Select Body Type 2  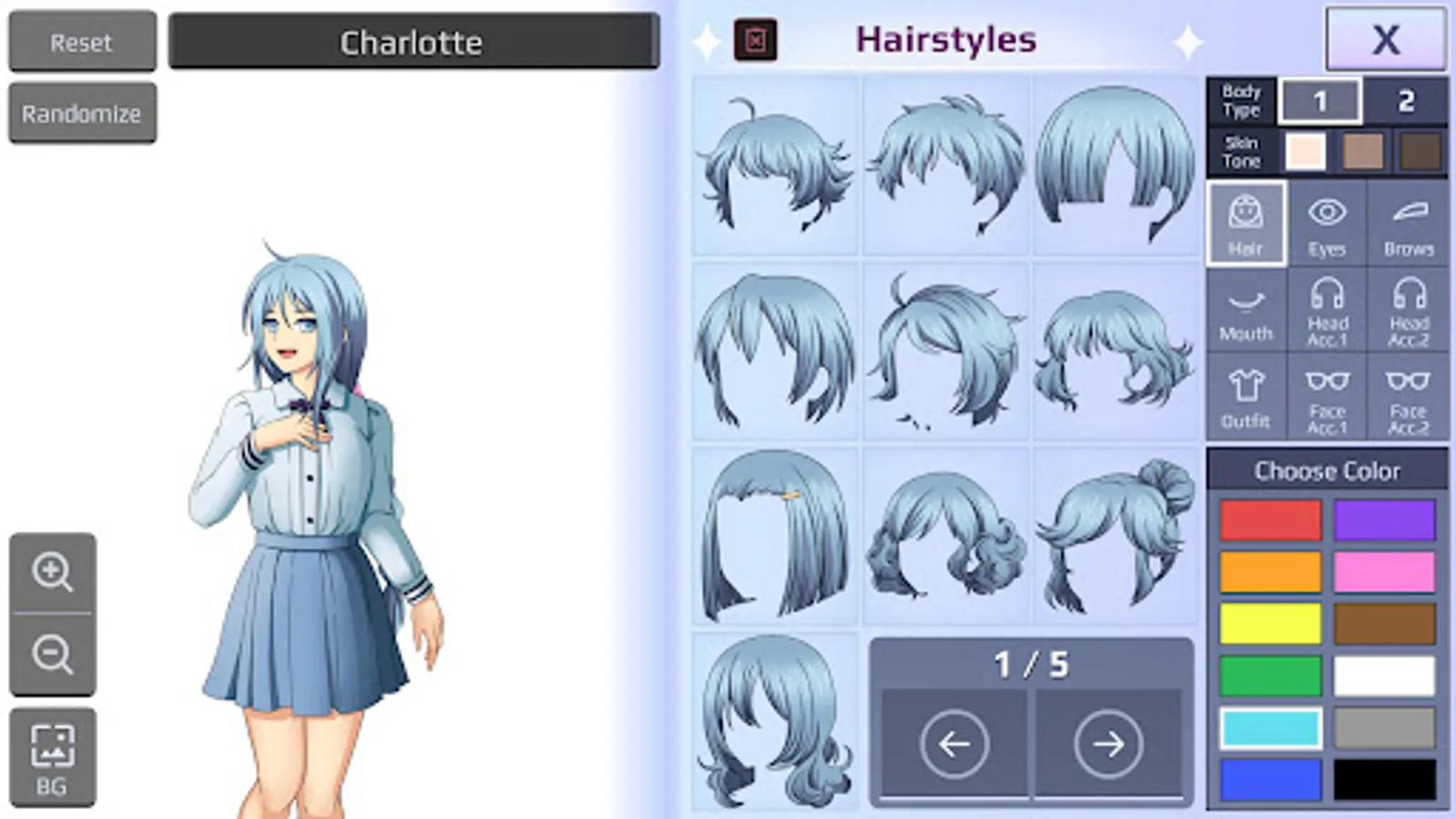tap(1406, 99)
